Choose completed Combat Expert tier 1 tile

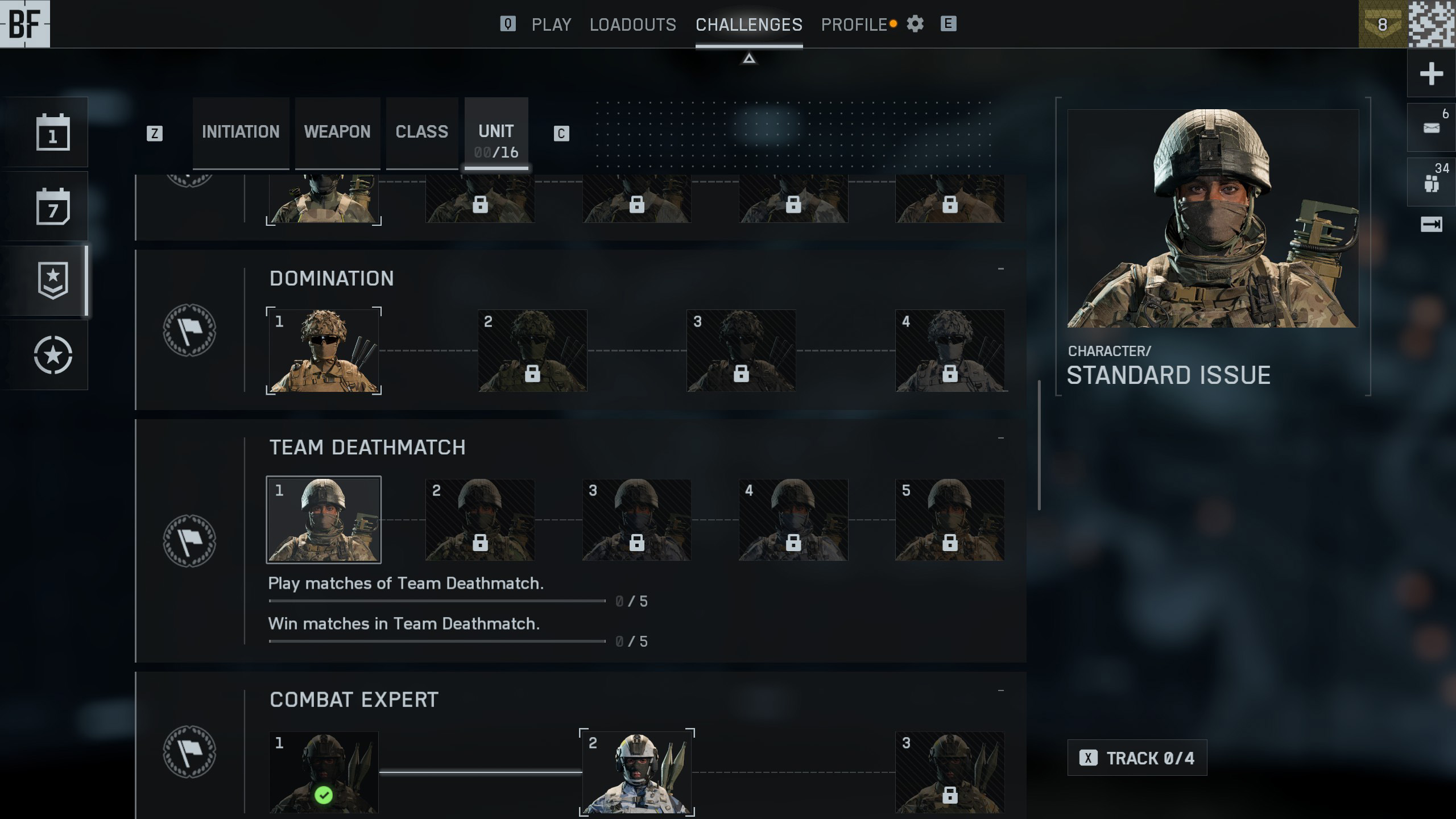[x=324, y=772]
